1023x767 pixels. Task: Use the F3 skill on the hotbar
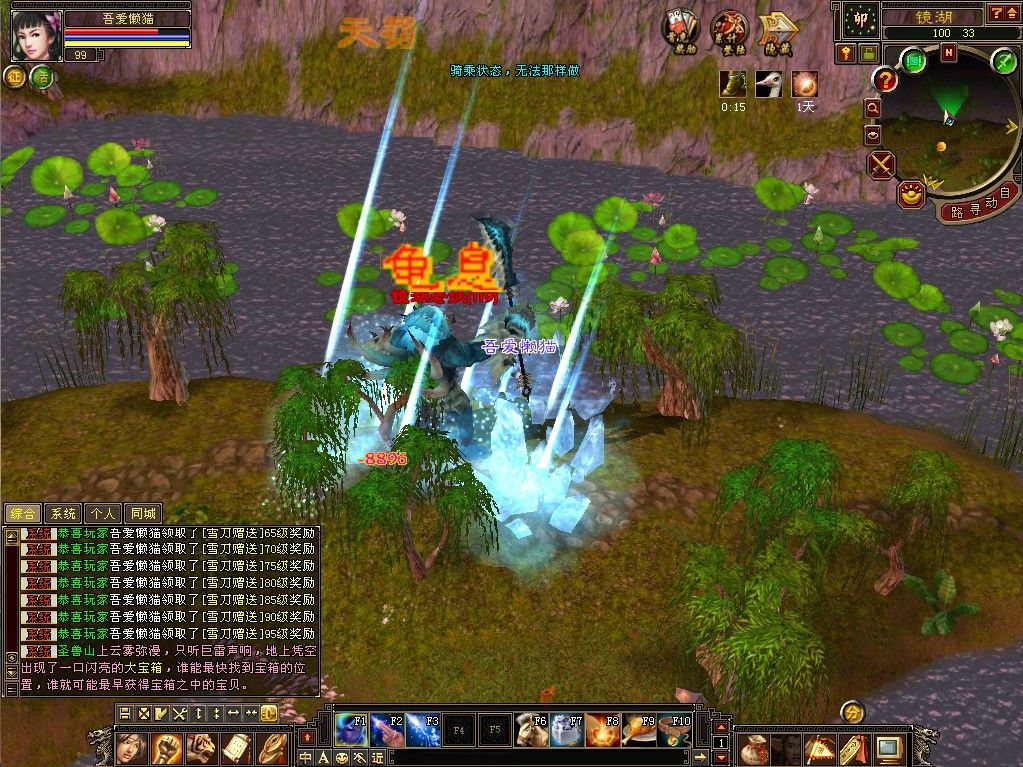tap(423, 730)
